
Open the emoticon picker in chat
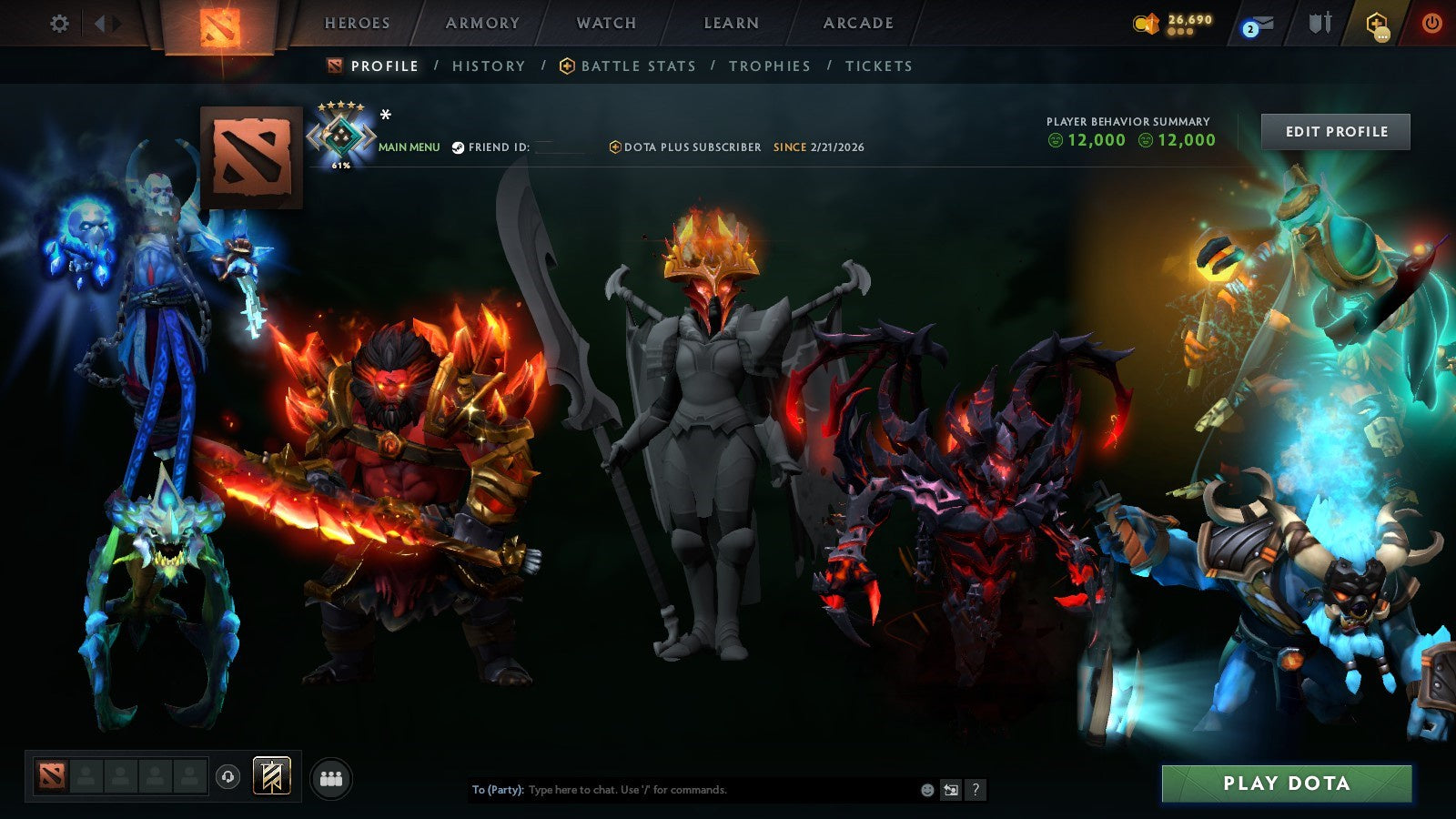tap(926, 790)
